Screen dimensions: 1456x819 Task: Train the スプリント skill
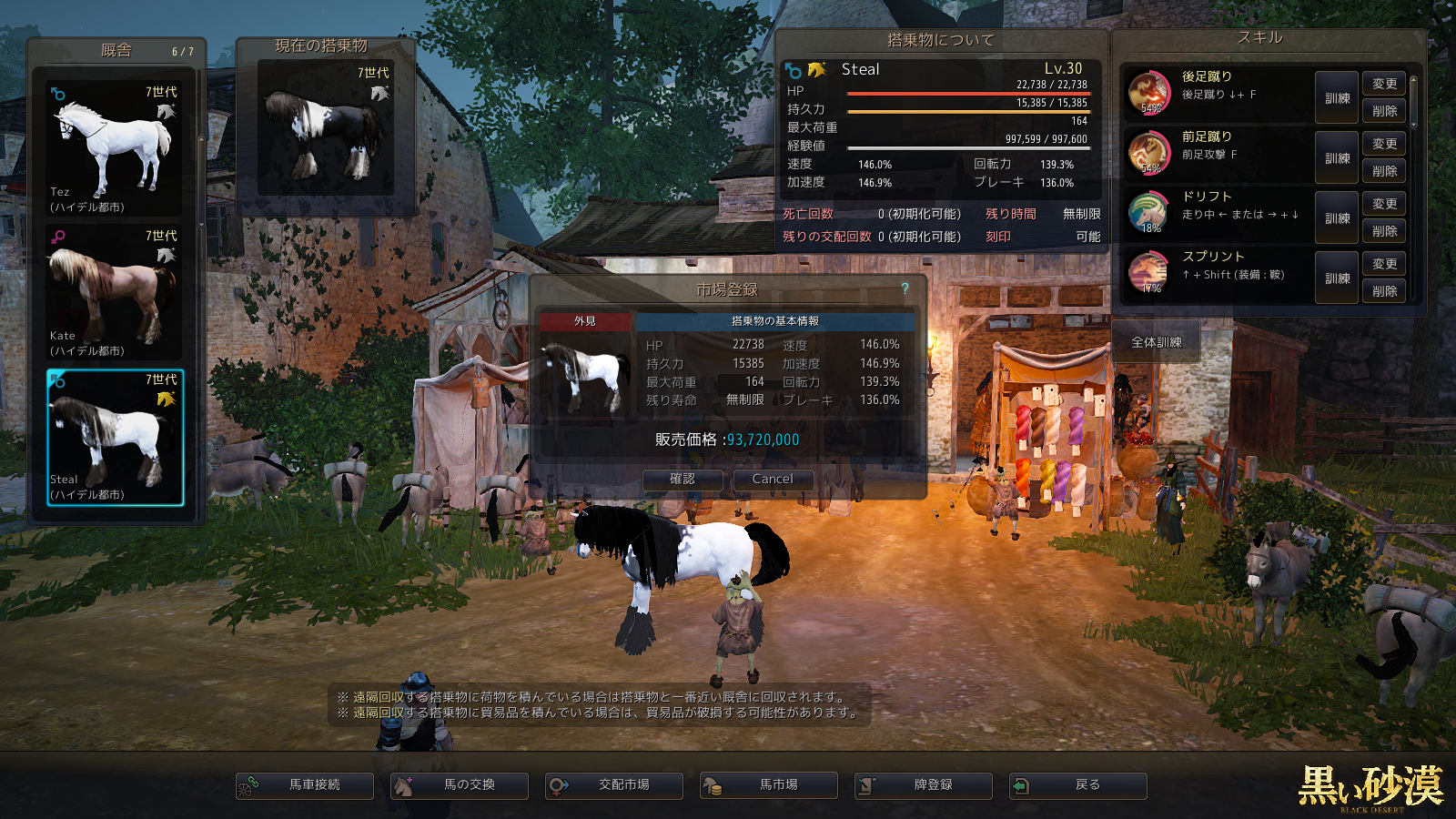tap(1337, 278)
